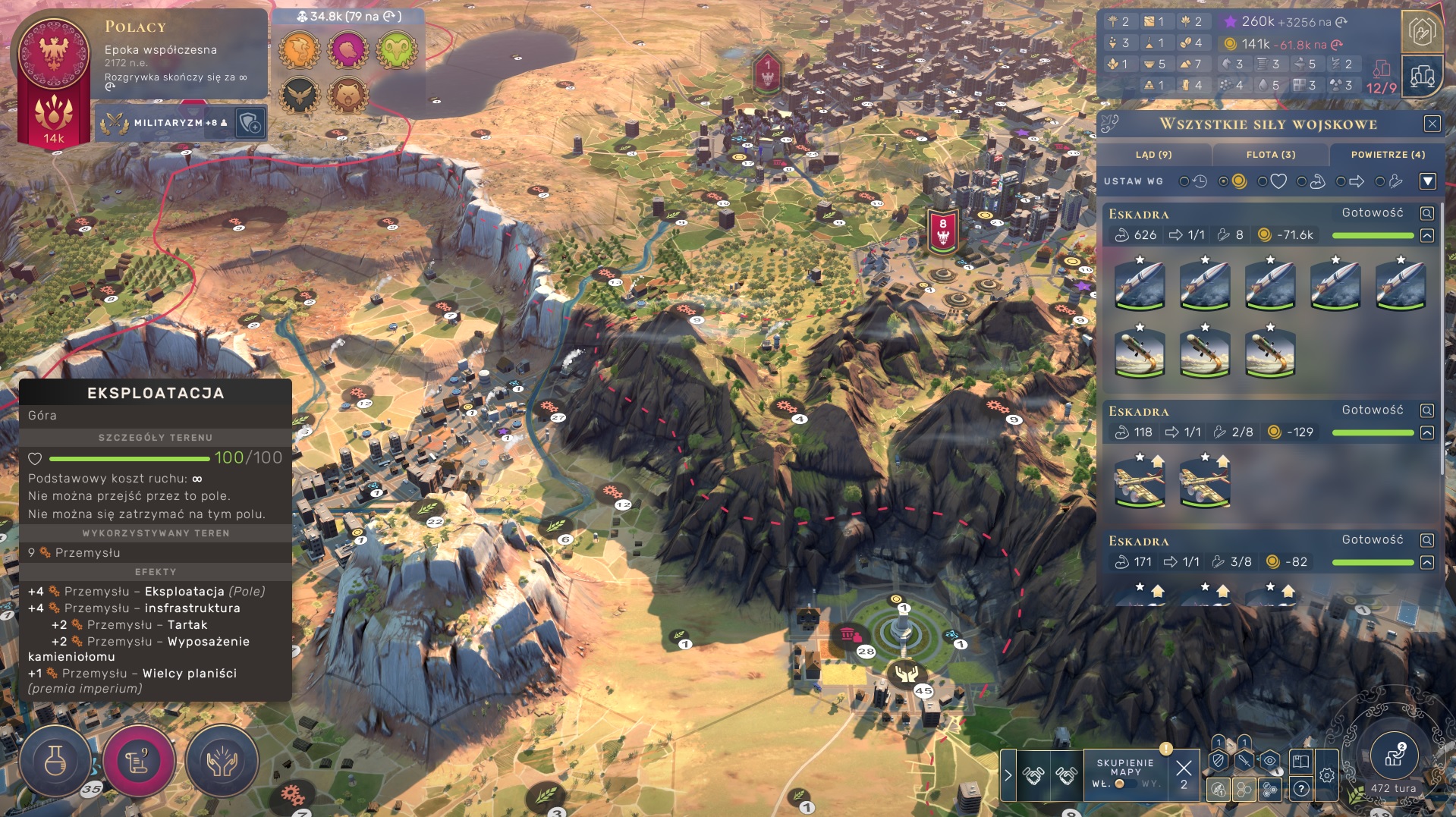Open the Flota (3) tab
The height and width of the screenshot is (817, 1456).
1270,155
